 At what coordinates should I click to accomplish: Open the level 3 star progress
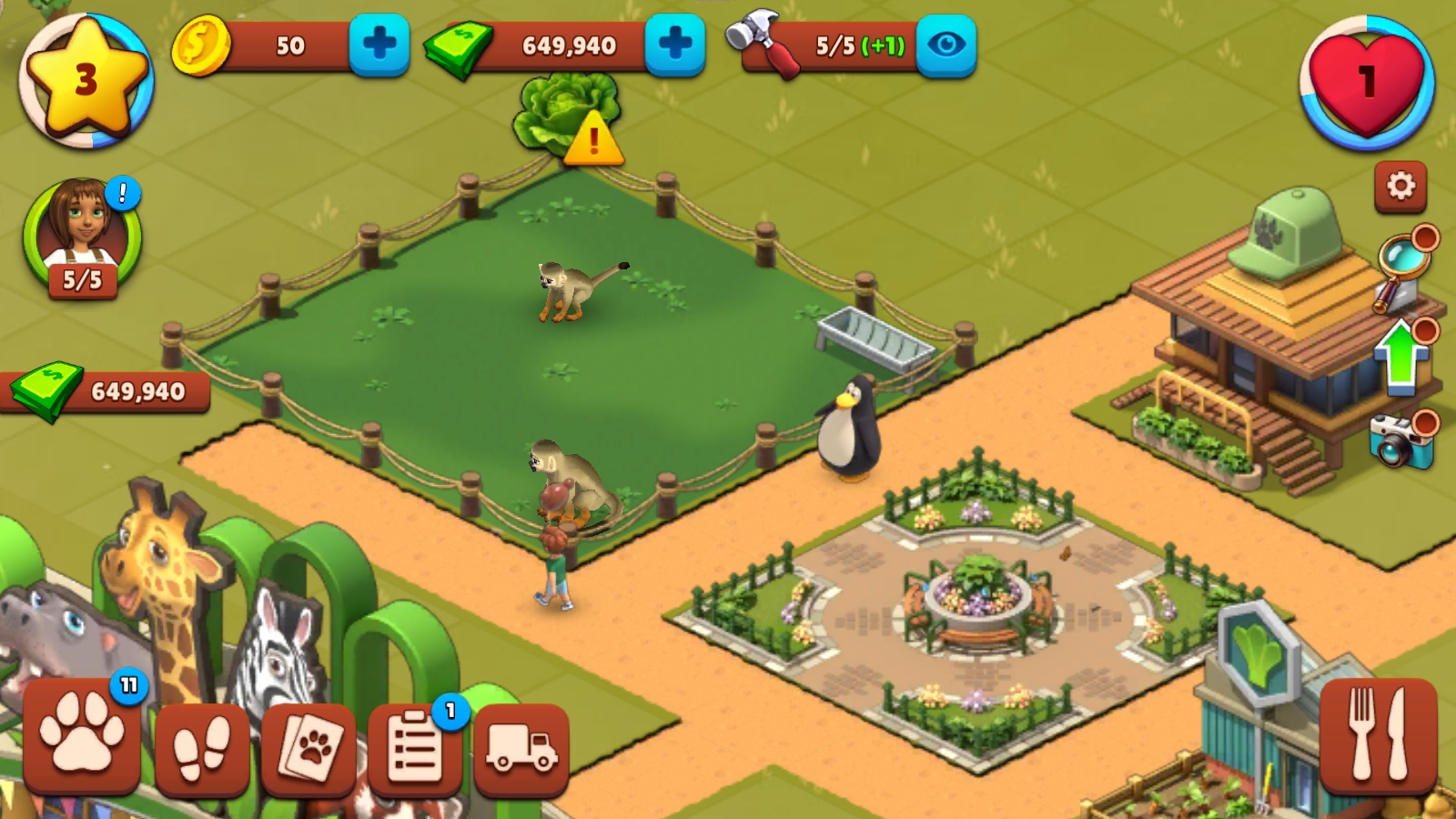pyautogui.click(x=86, y=80)
